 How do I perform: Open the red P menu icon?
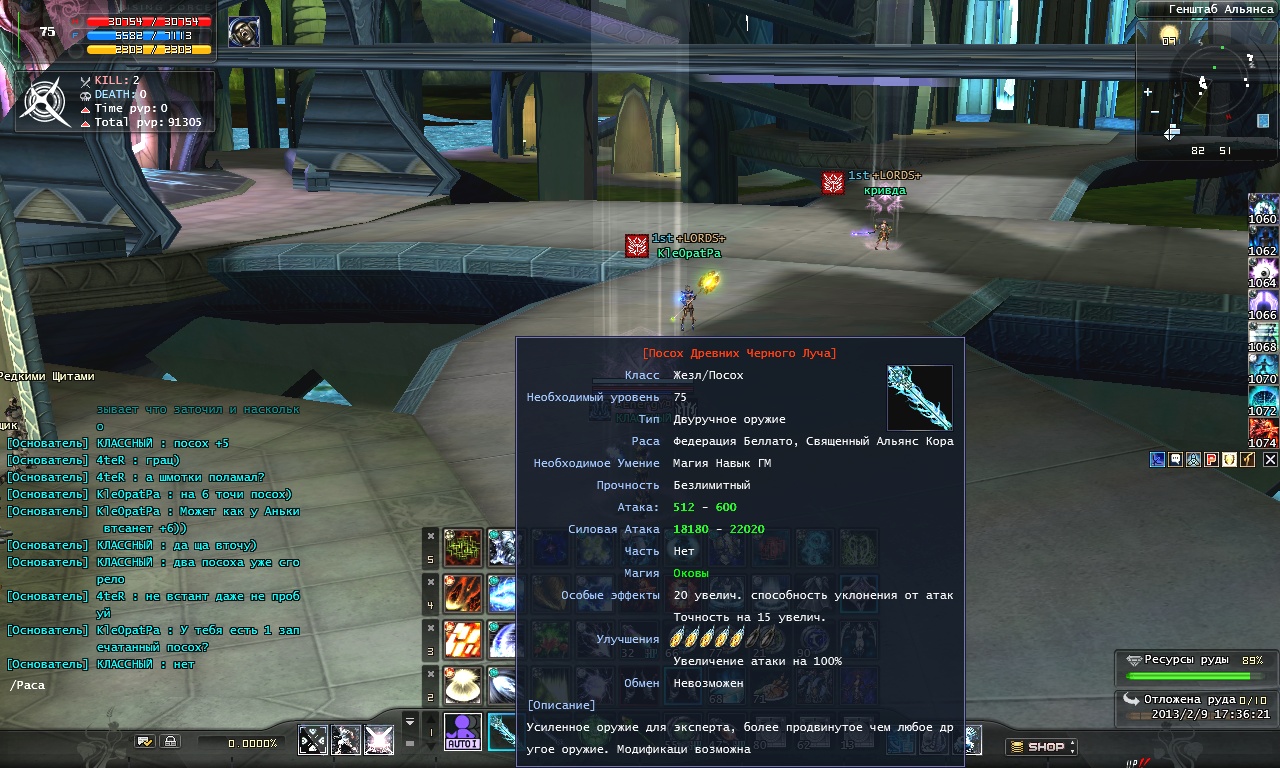pyautogui.click(x=1211, y=459)
